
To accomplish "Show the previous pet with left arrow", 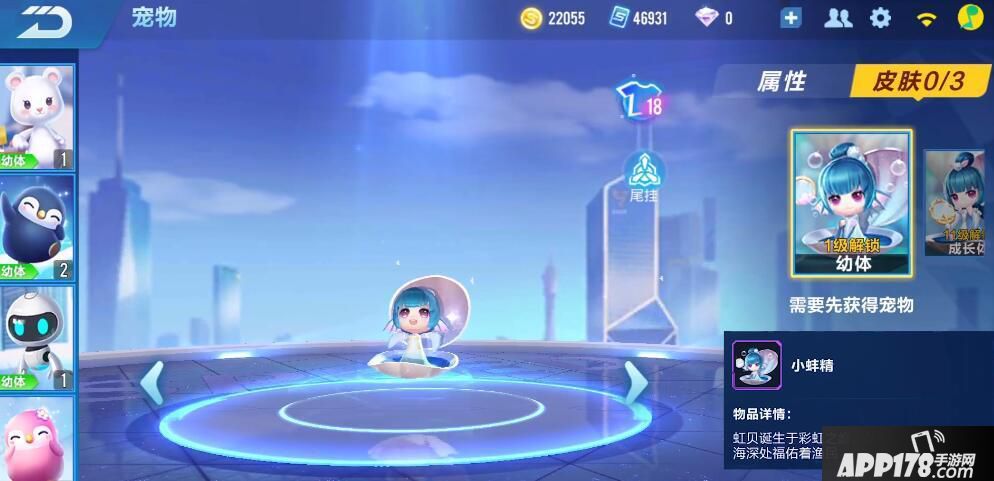I will coord(152,383).
